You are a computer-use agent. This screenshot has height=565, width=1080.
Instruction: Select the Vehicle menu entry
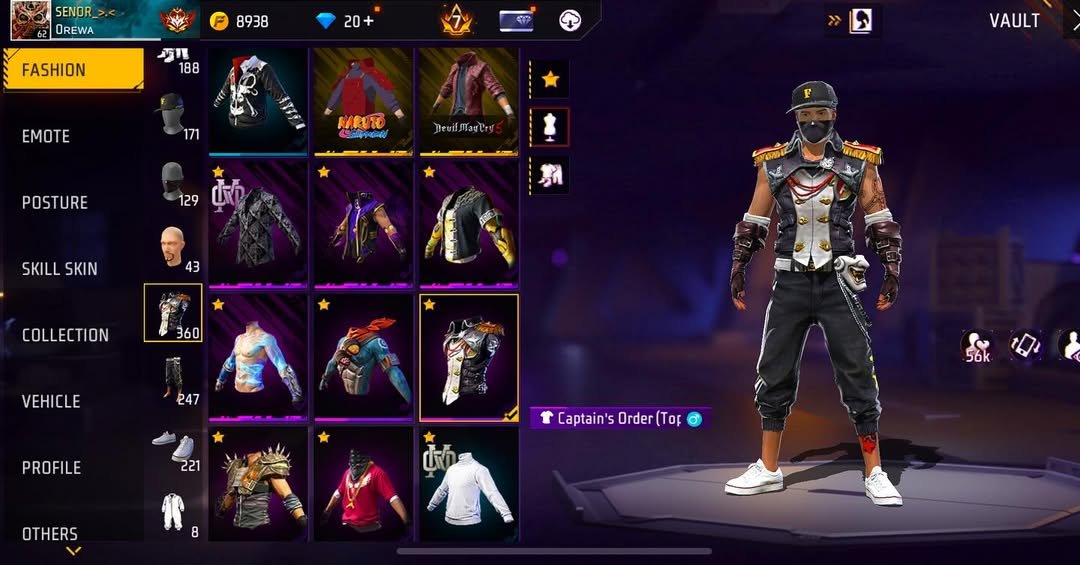click(x=51, y=401)
